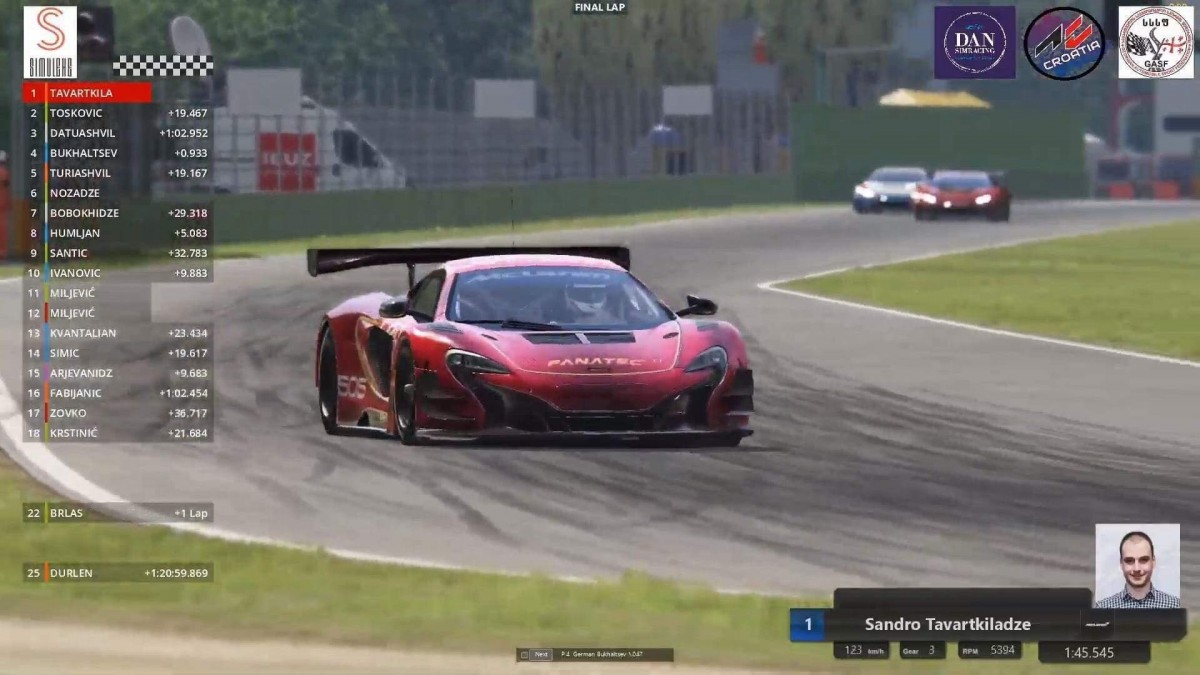This screenshot has width=1200, height=675.
Task: Select Kvantalian's leaderboard row
Action: (118, 333)
